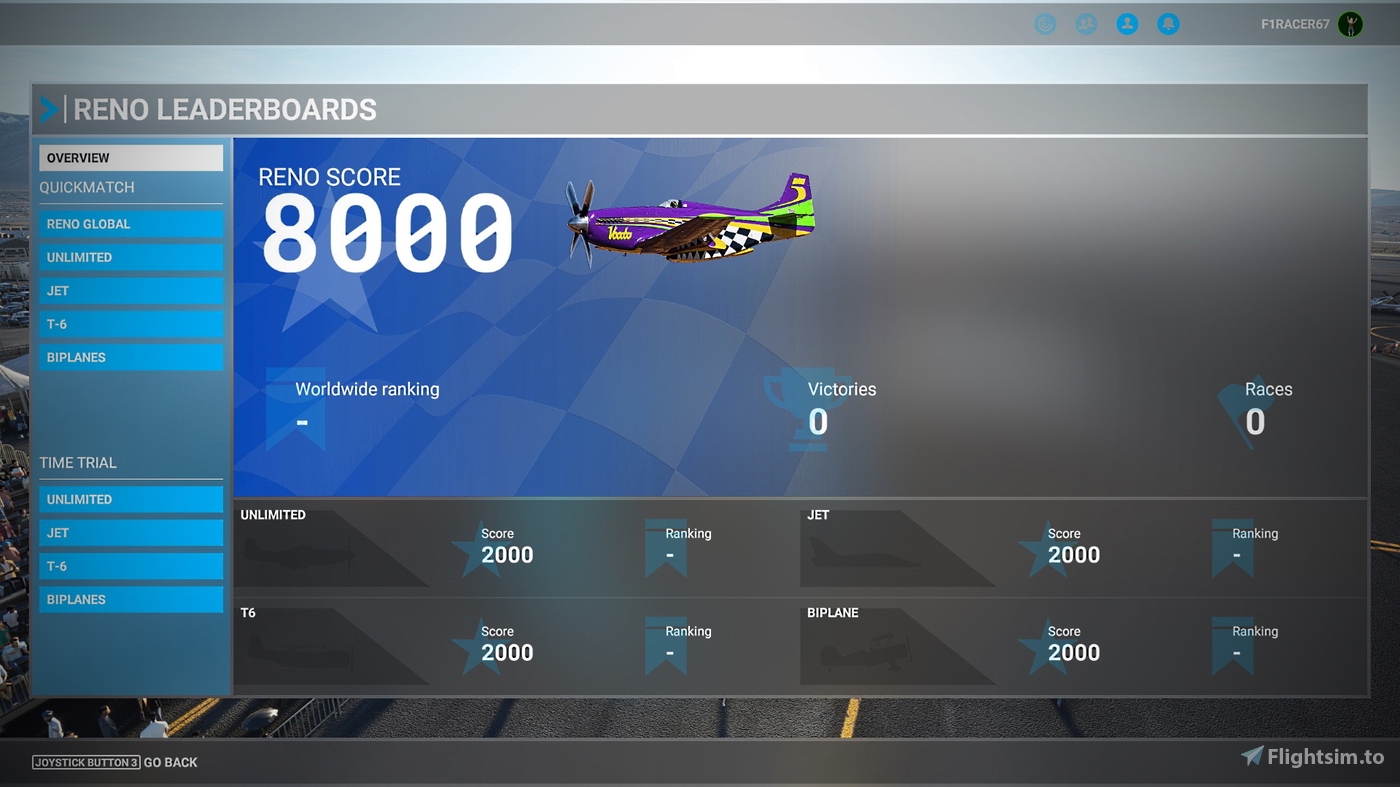Select Unlimited under Quickmatch

tap(130, 257)
